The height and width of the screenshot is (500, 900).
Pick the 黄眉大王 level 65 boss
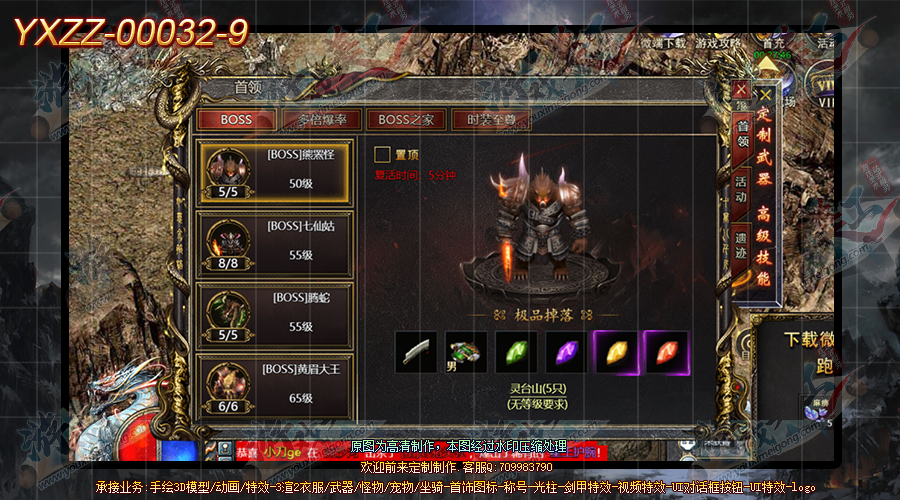tap(275, 385)
